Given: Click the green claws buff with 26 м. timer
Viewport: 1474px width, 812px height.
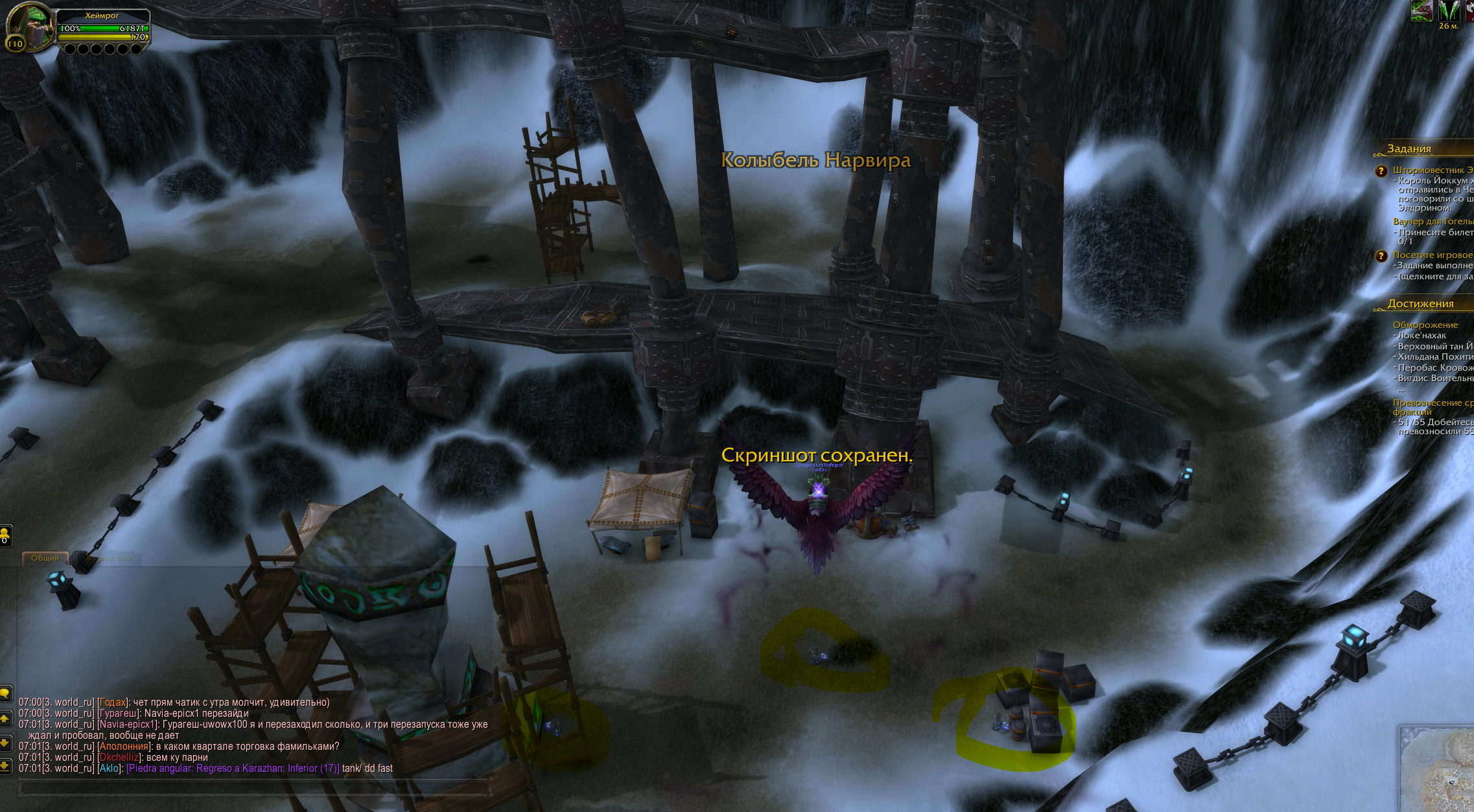Looking at the screenshot, I should (1449, 11).
